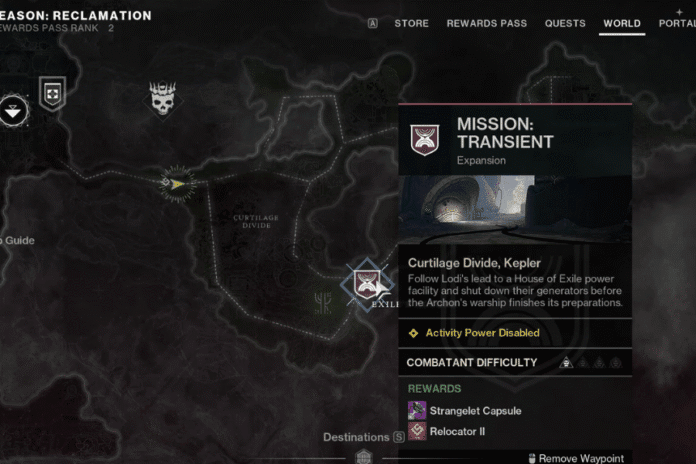Open the Store tab

click(411, 23)
